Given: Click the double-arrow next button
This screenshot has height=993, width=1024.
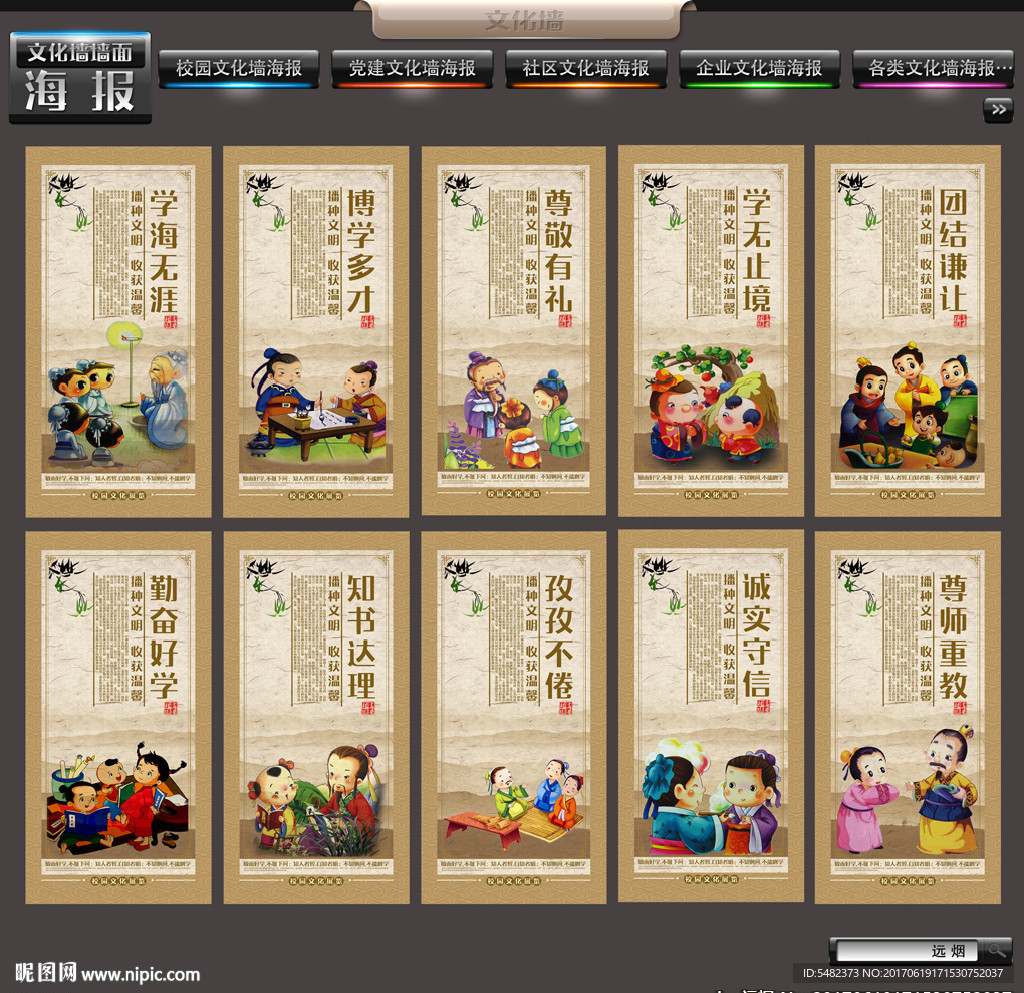Looking at the screenshot, I should 998,110.
